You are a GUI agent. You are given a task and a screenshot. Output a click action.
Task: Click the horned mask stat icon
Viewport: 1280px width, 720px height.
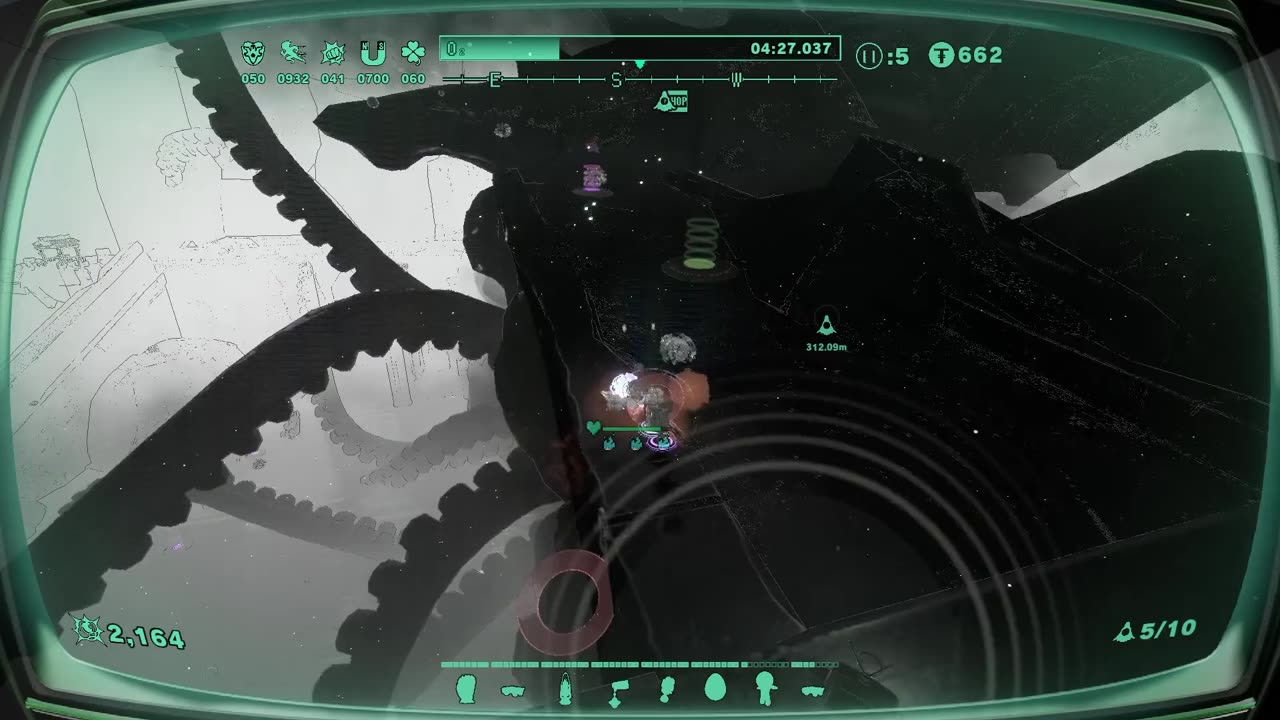(x=253, y=53)
